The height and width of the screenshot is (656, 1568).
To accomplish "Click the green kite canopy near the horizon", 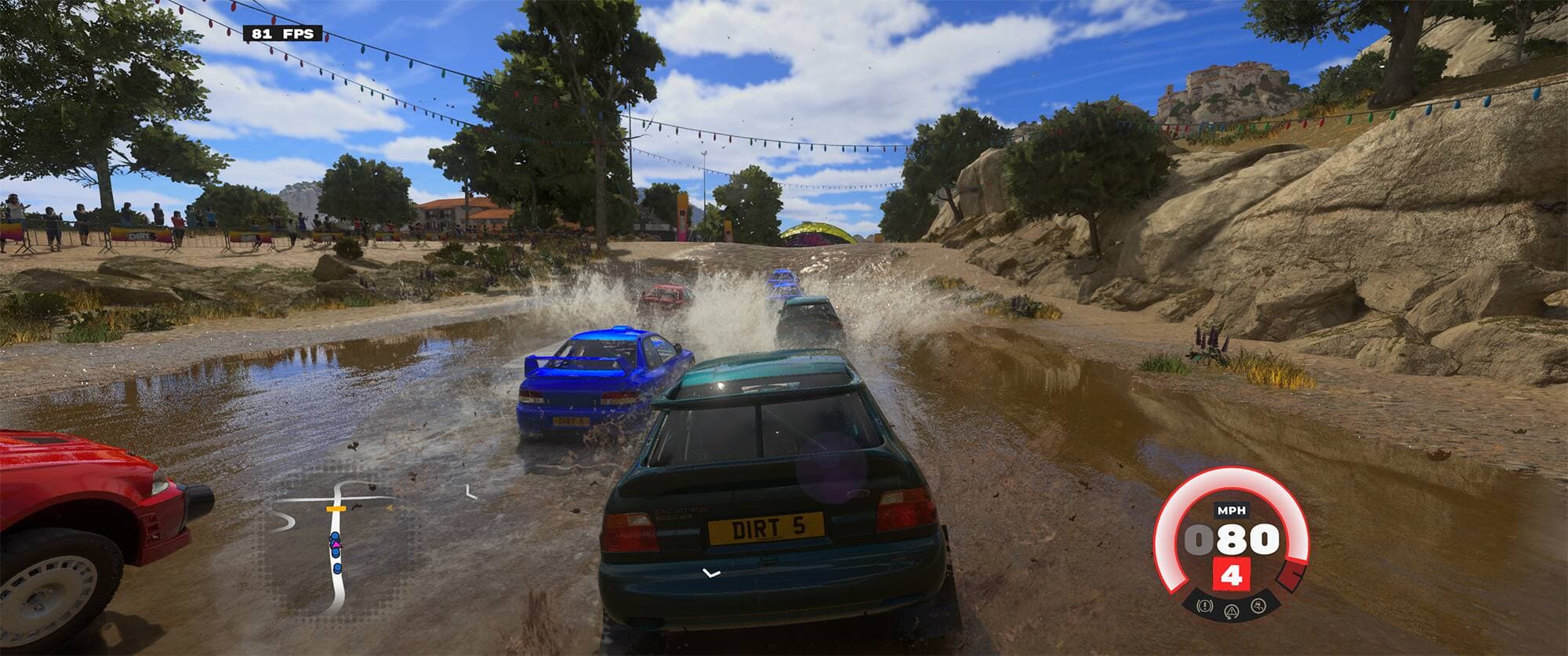I will coord(811,229).
